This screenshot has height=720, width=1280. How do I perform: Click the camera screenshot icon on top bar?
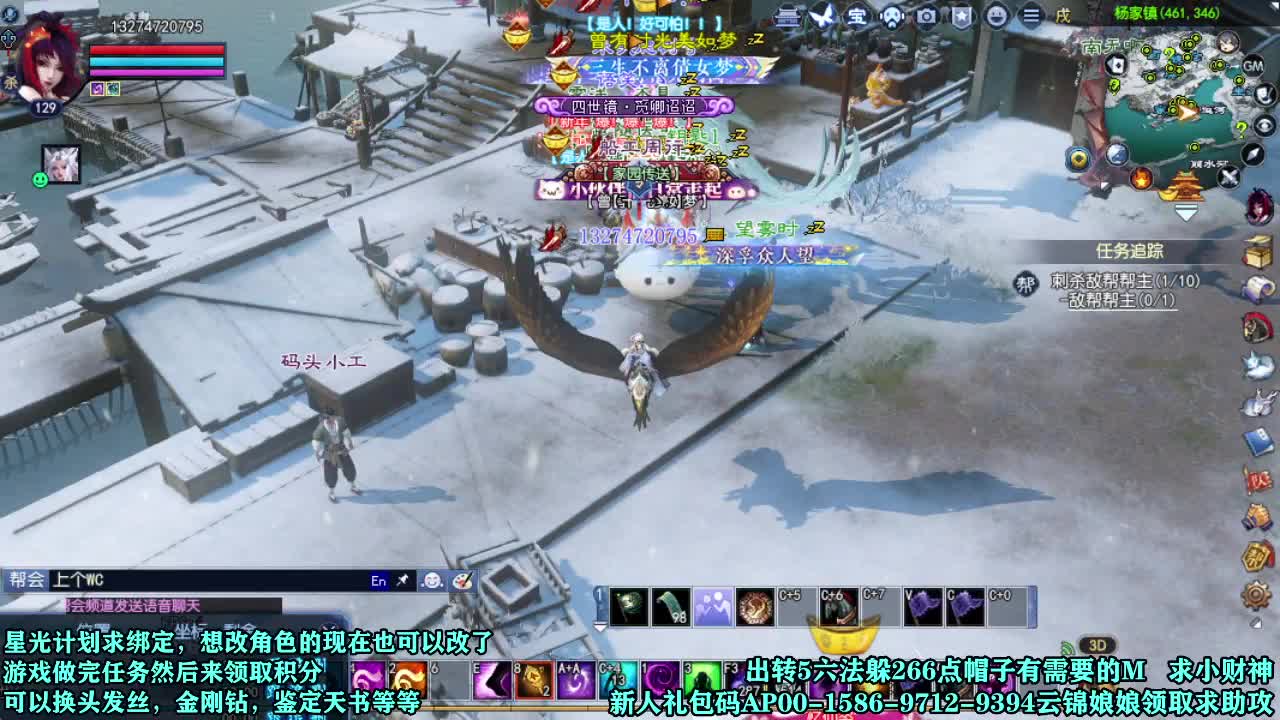point(925,14)
